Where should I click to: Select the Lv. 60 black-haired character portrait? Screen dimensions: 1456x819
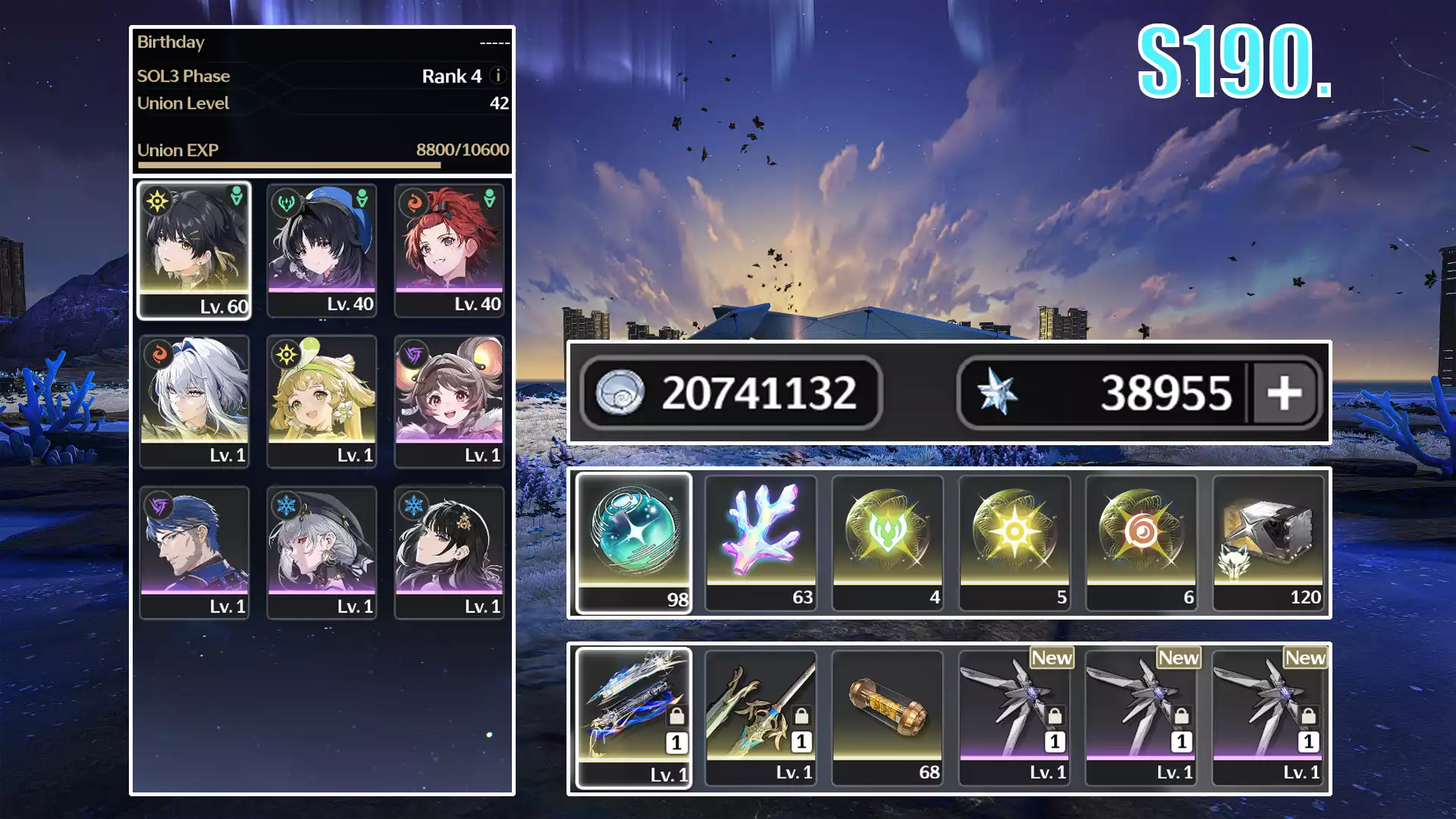[194, 250]
